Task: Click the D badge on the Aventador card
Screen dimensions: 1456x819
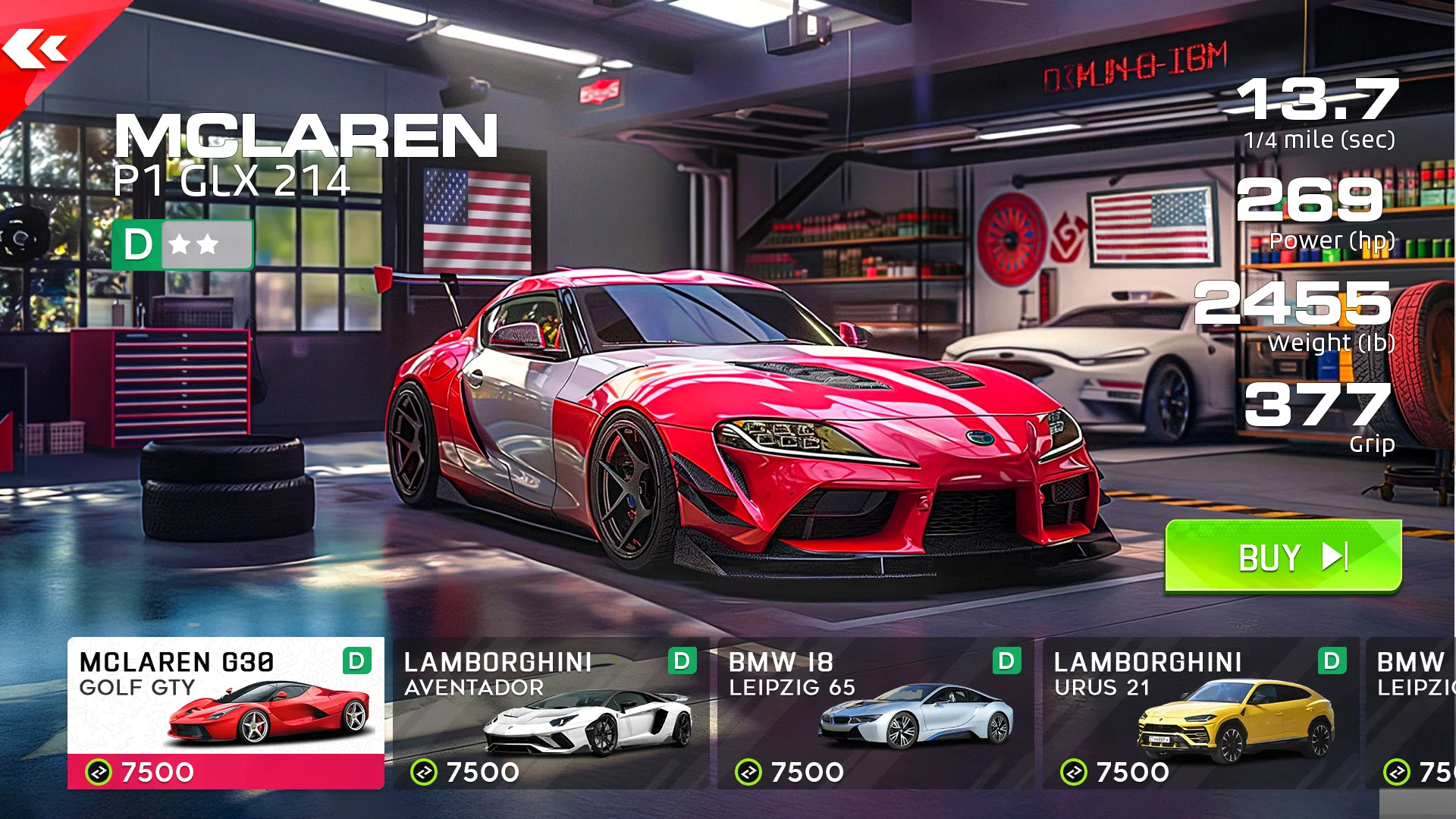Action: click(681, 662)
